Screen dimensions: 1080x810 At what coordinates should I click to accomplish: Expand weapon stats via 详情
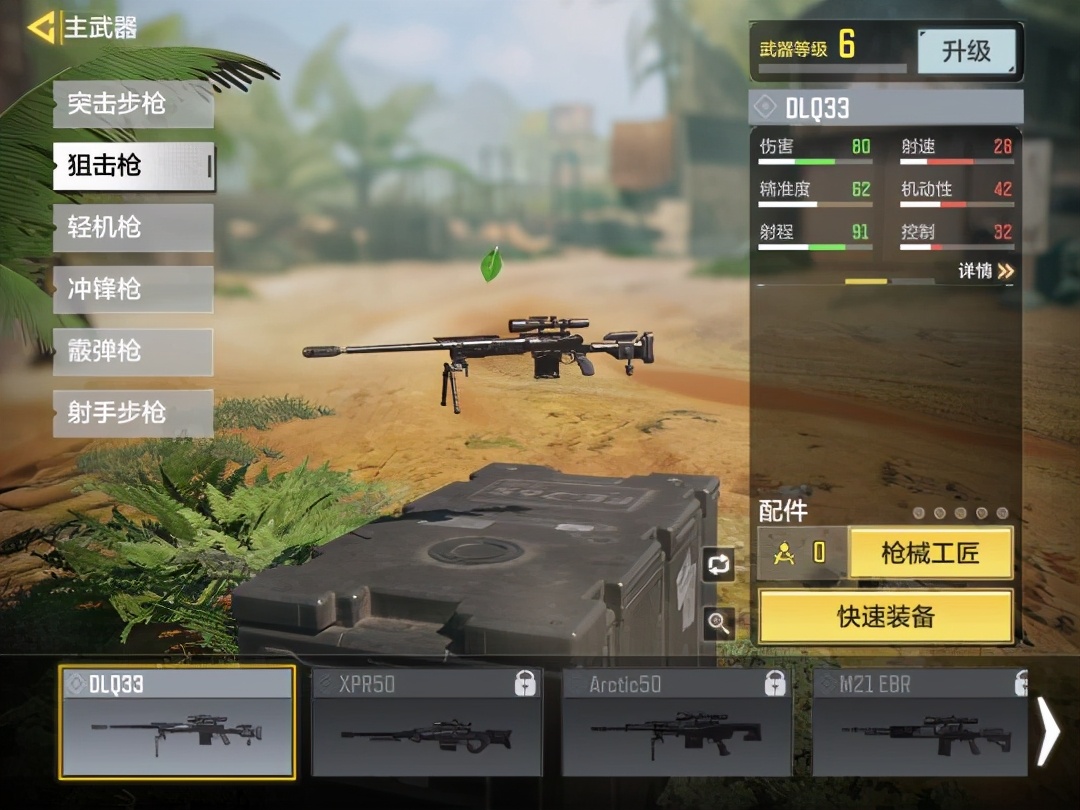click(986, 271)
